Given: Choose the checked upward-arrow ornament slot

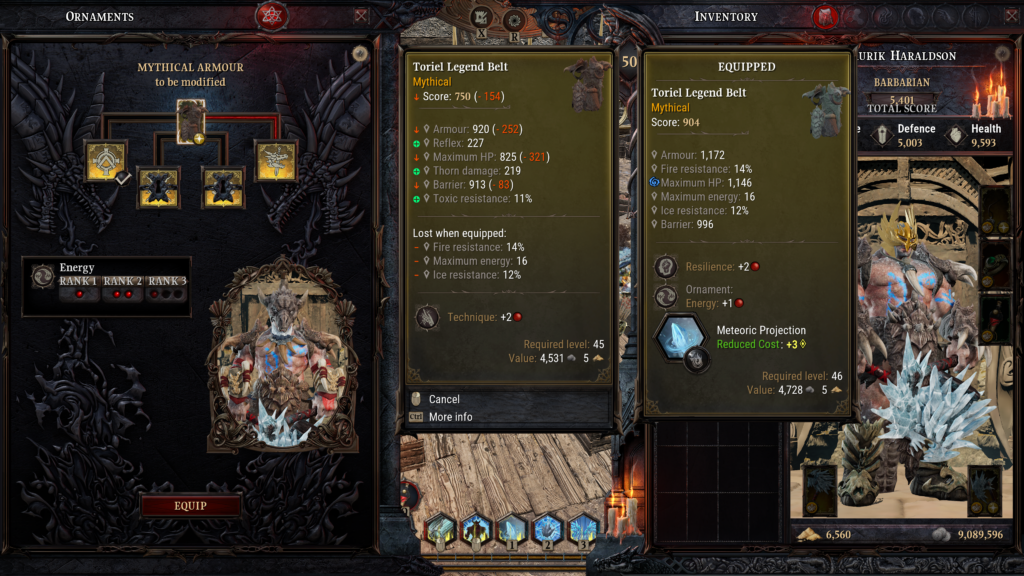Looking at the screenshot, I should coord(105,160).
